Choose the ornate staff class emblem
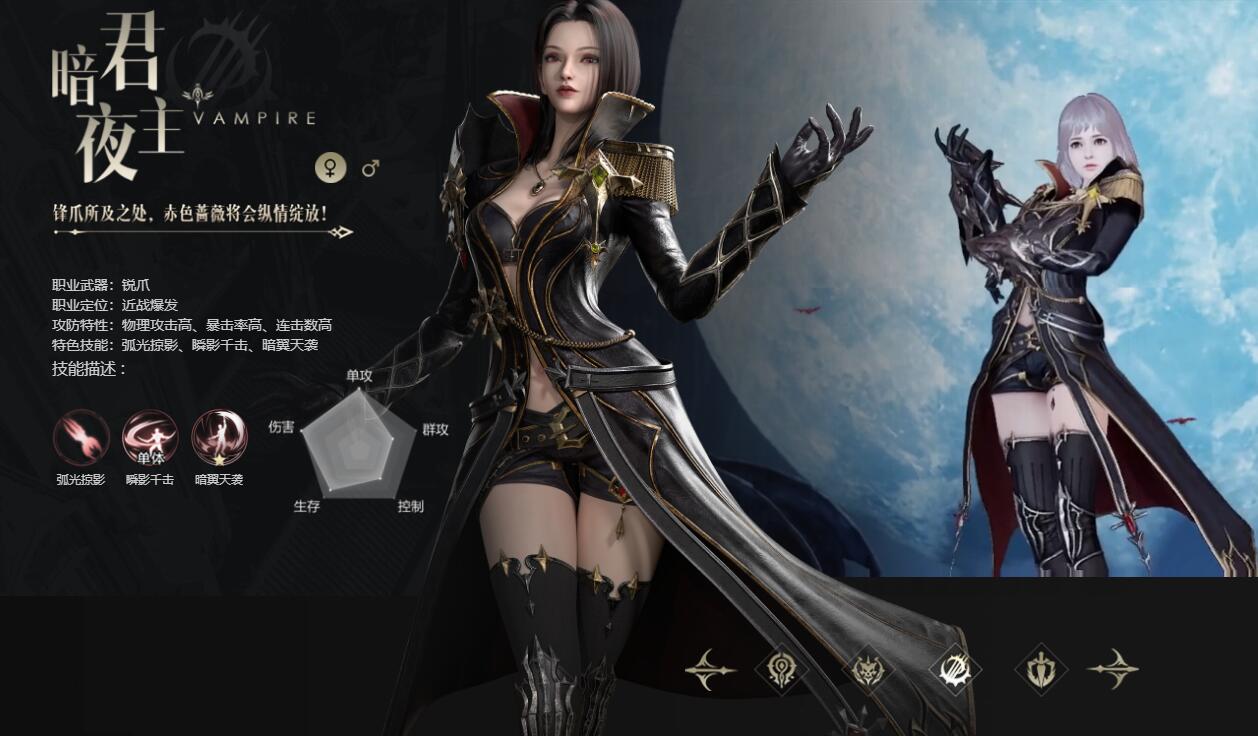1258x736 pixels. (x=781, y=669)
